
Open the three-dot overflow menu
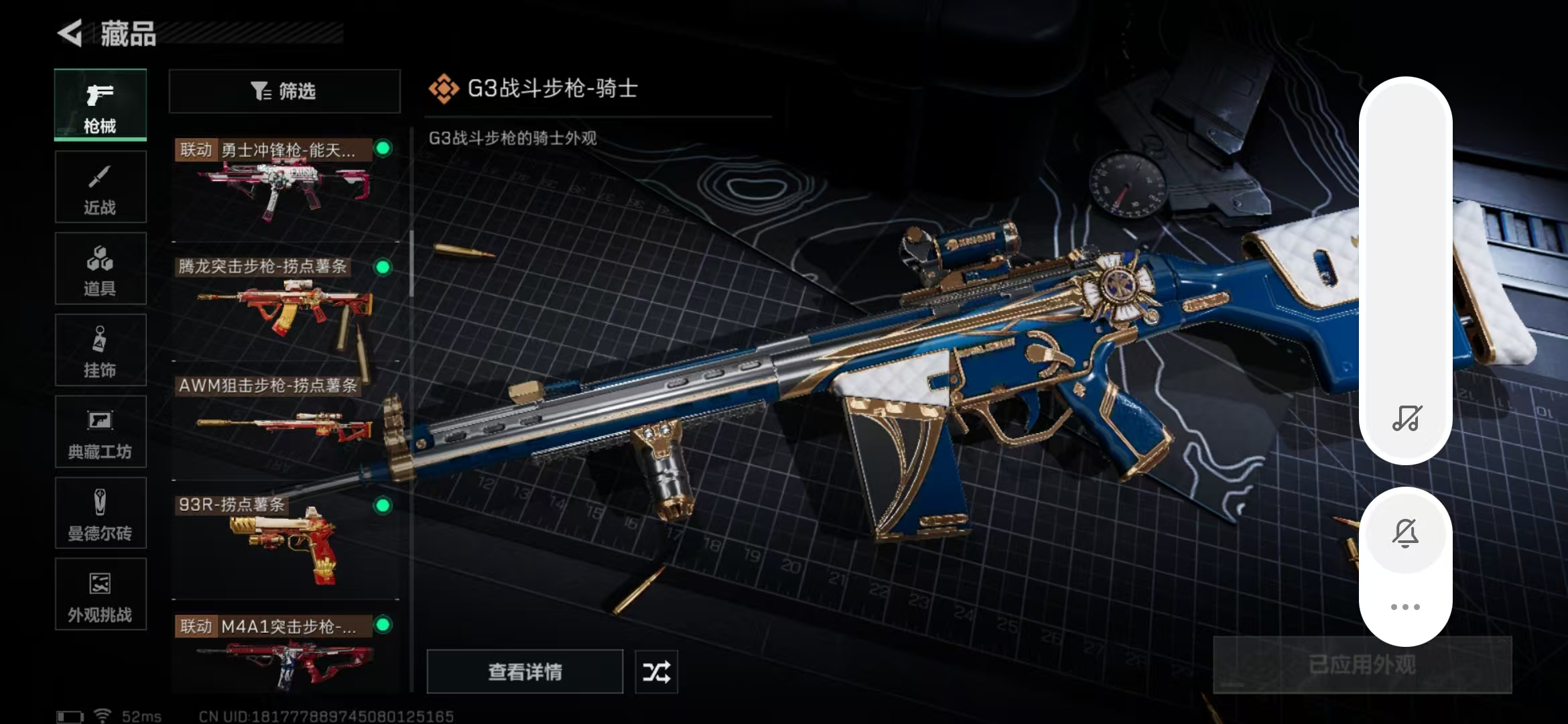(1406, 605)
